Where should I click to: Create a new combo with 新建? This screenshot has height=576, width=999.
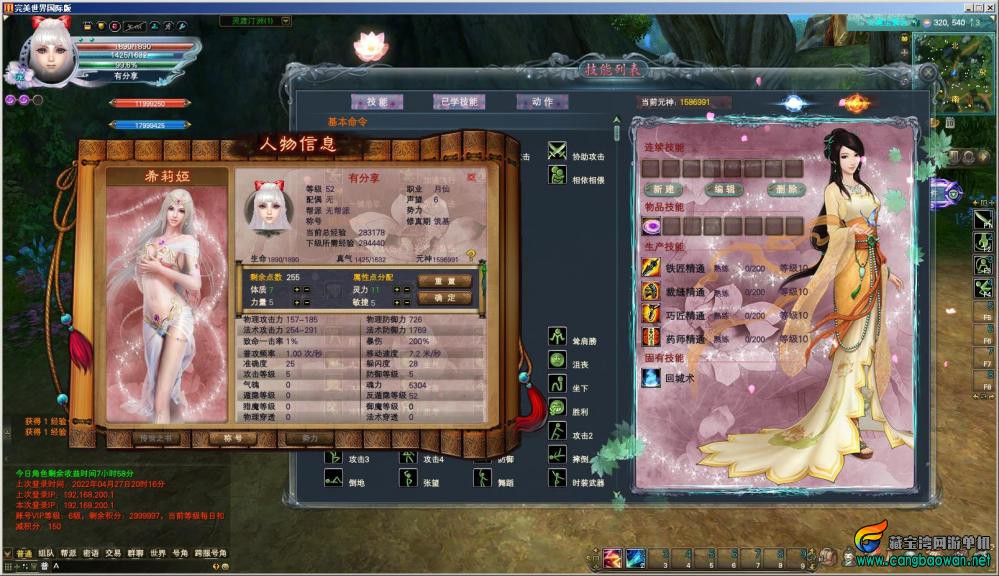[x=663, y=189]
